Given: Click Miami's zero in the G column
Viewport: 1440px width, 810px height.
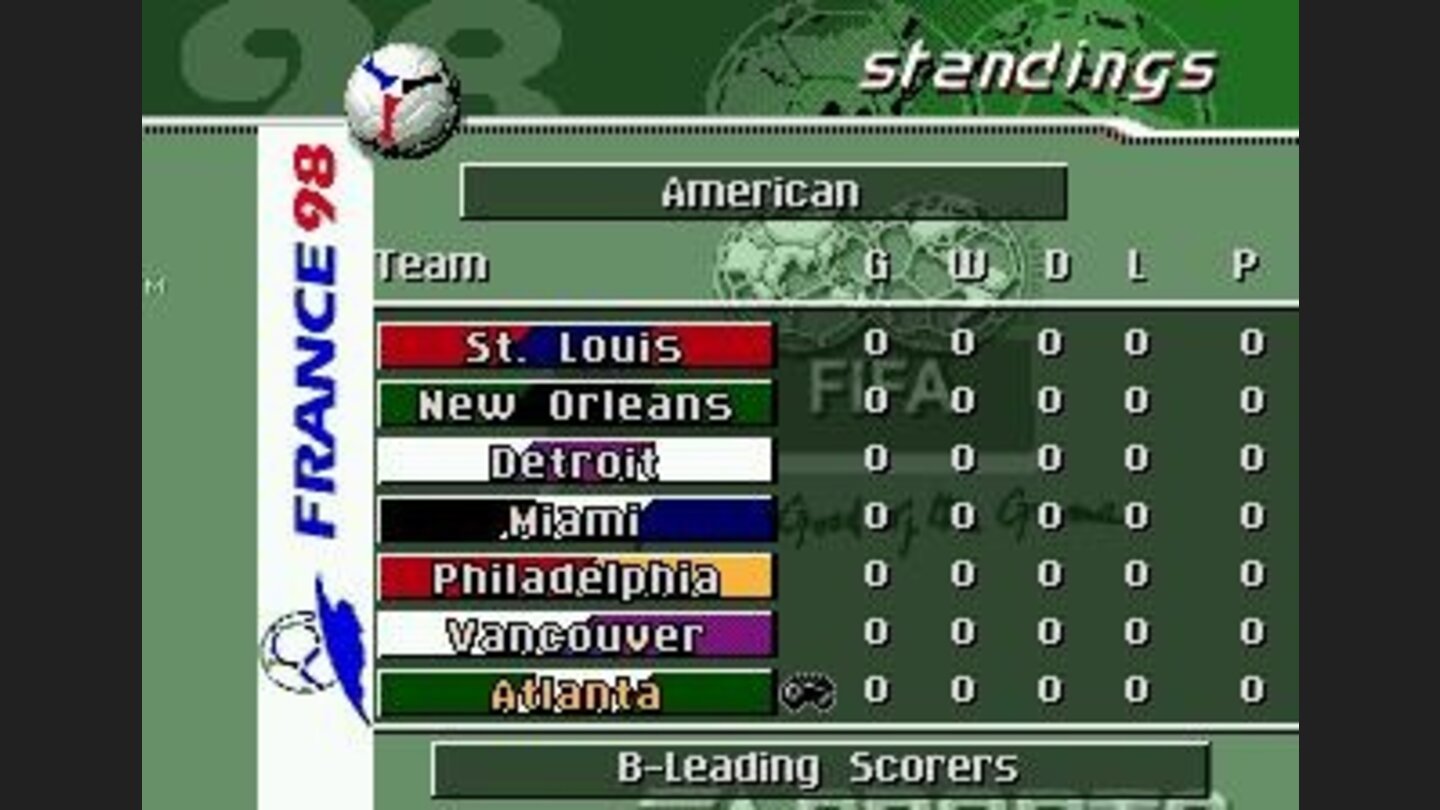Looking at the screenshot, I should 877,517.
